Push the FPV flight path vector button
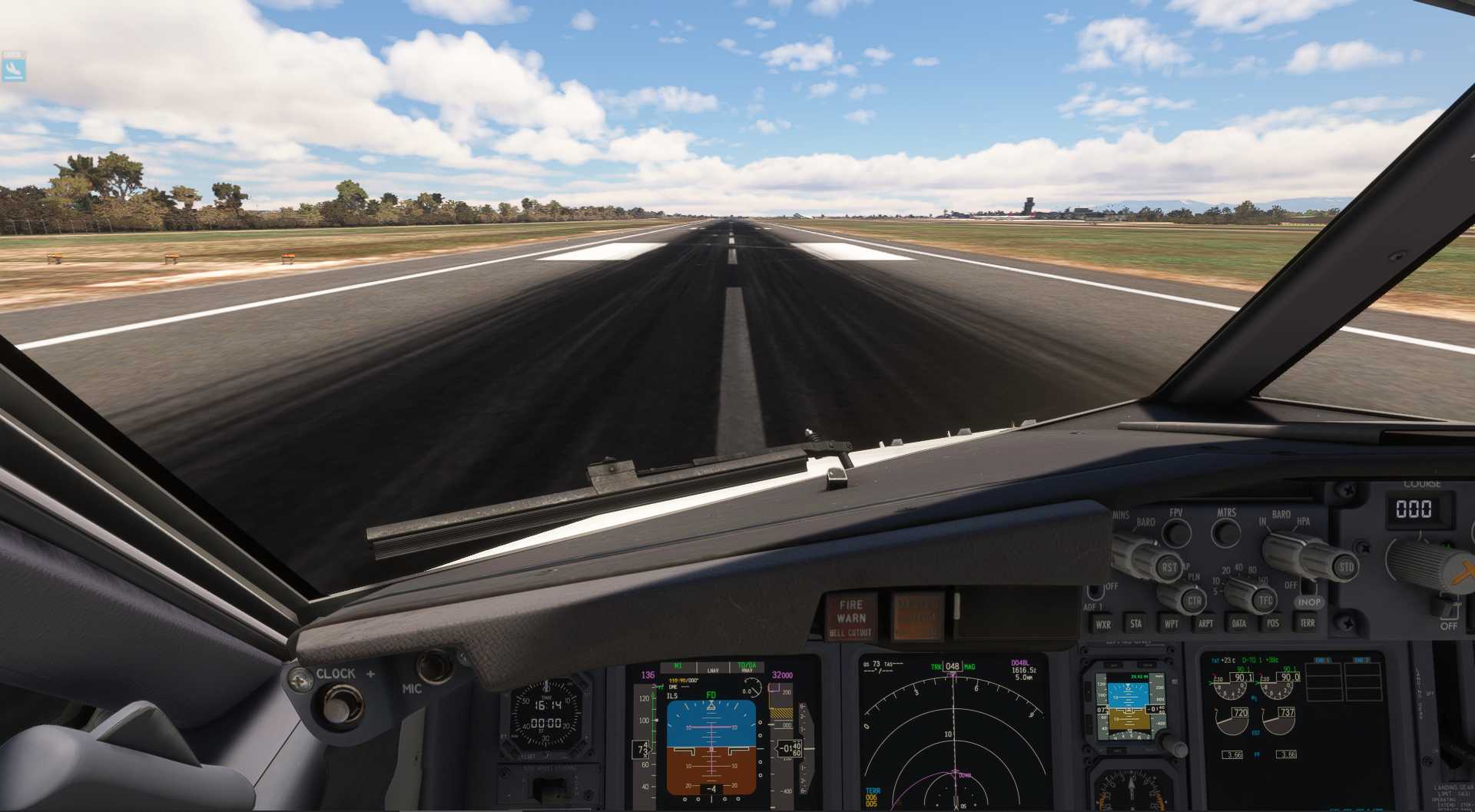1475x812 pixels. coord(1176,532)
